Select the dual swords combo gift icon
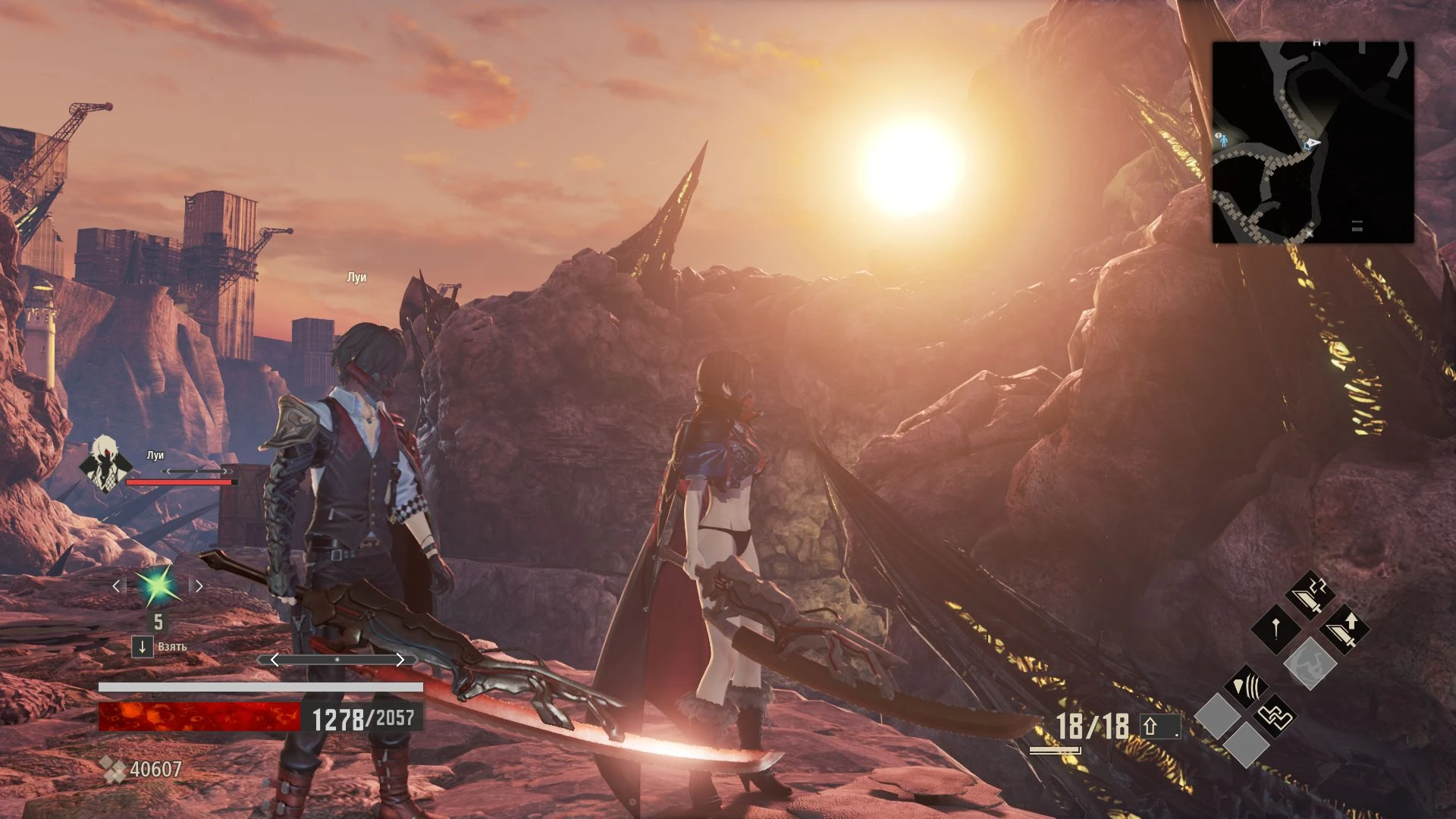The width and height of the screenshot is (1456, 819). coord(1311,595)
